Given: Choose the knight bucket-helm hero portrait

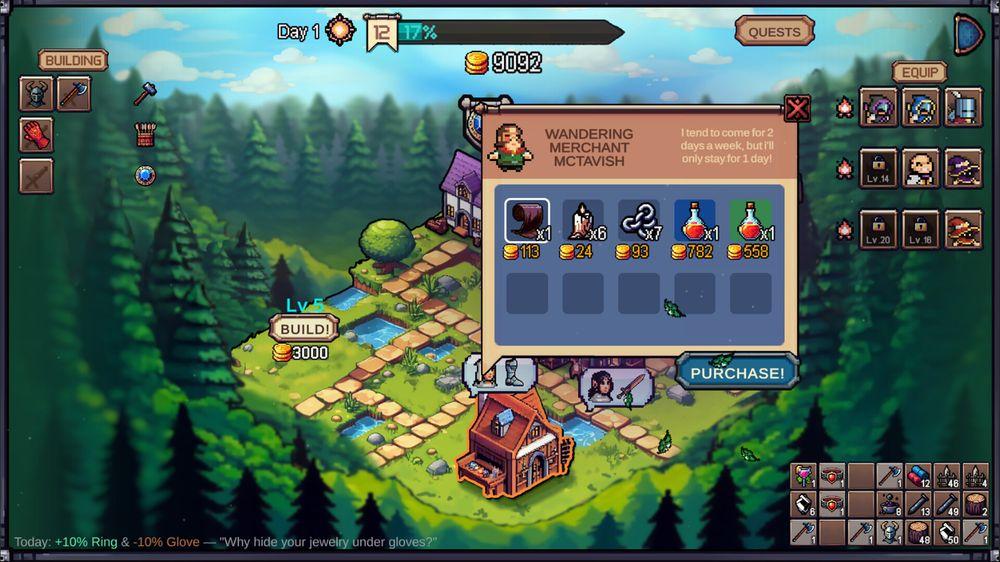Looking at the screenshot, I should [964, 108].
